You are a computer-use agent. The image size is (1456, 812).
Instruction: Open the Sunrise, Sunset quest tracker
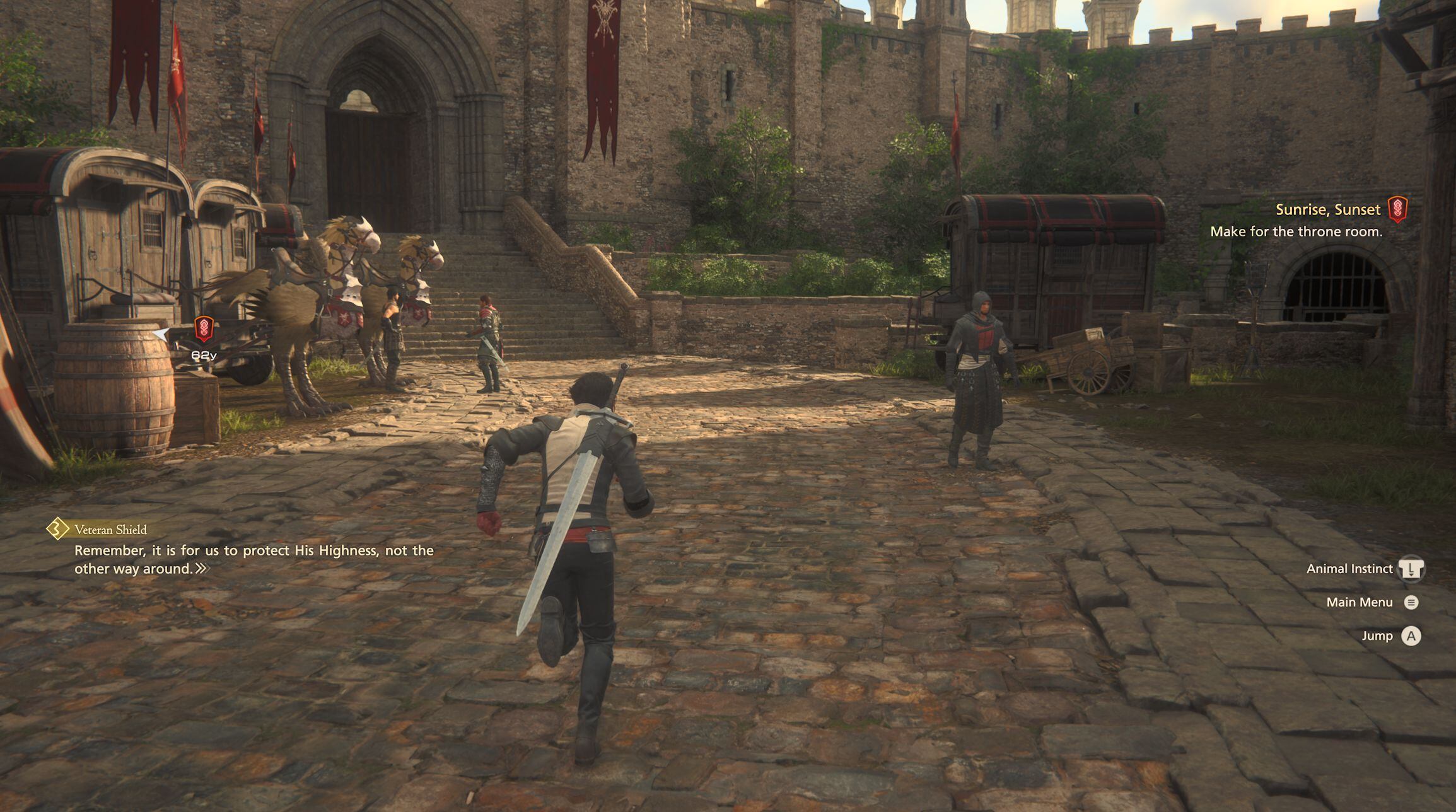[x=1327, y=210]
